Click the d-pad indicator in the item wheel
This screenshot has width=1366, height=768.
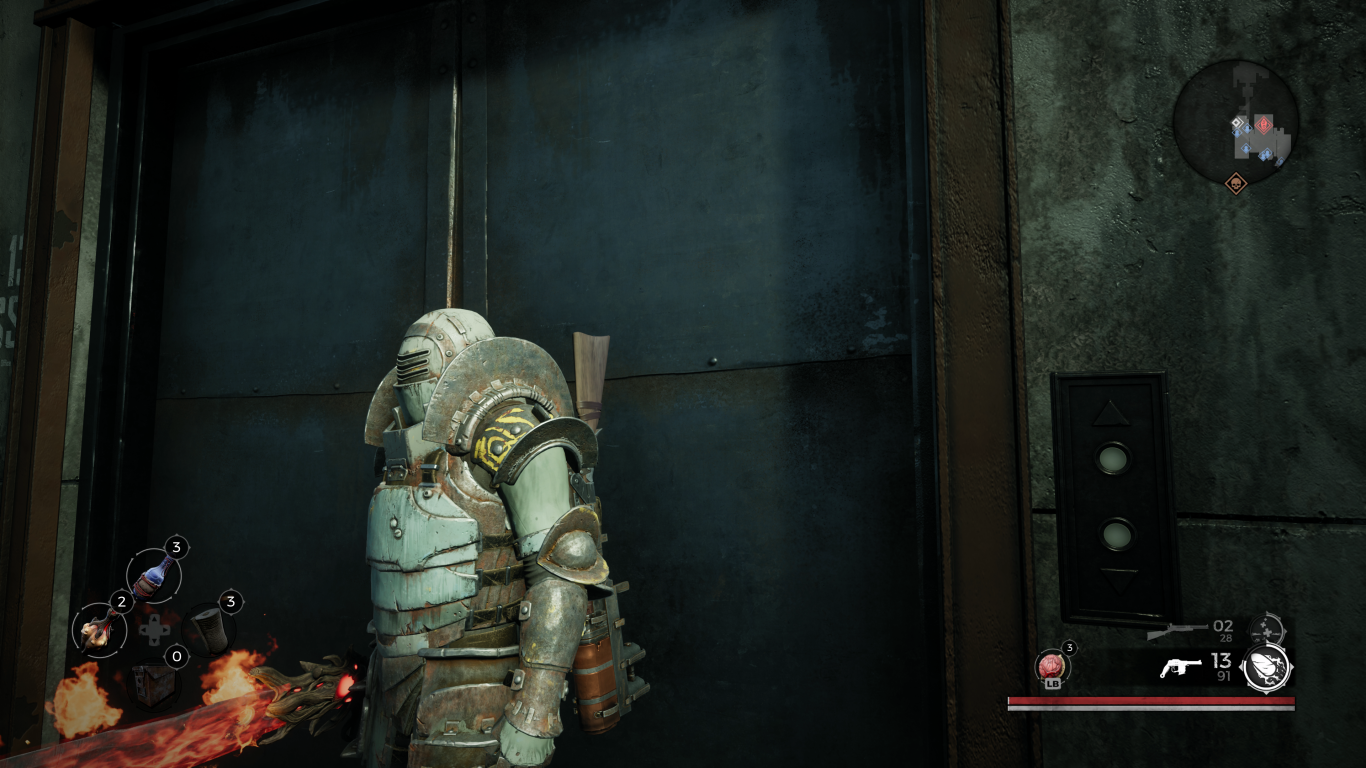click(155, 629)
